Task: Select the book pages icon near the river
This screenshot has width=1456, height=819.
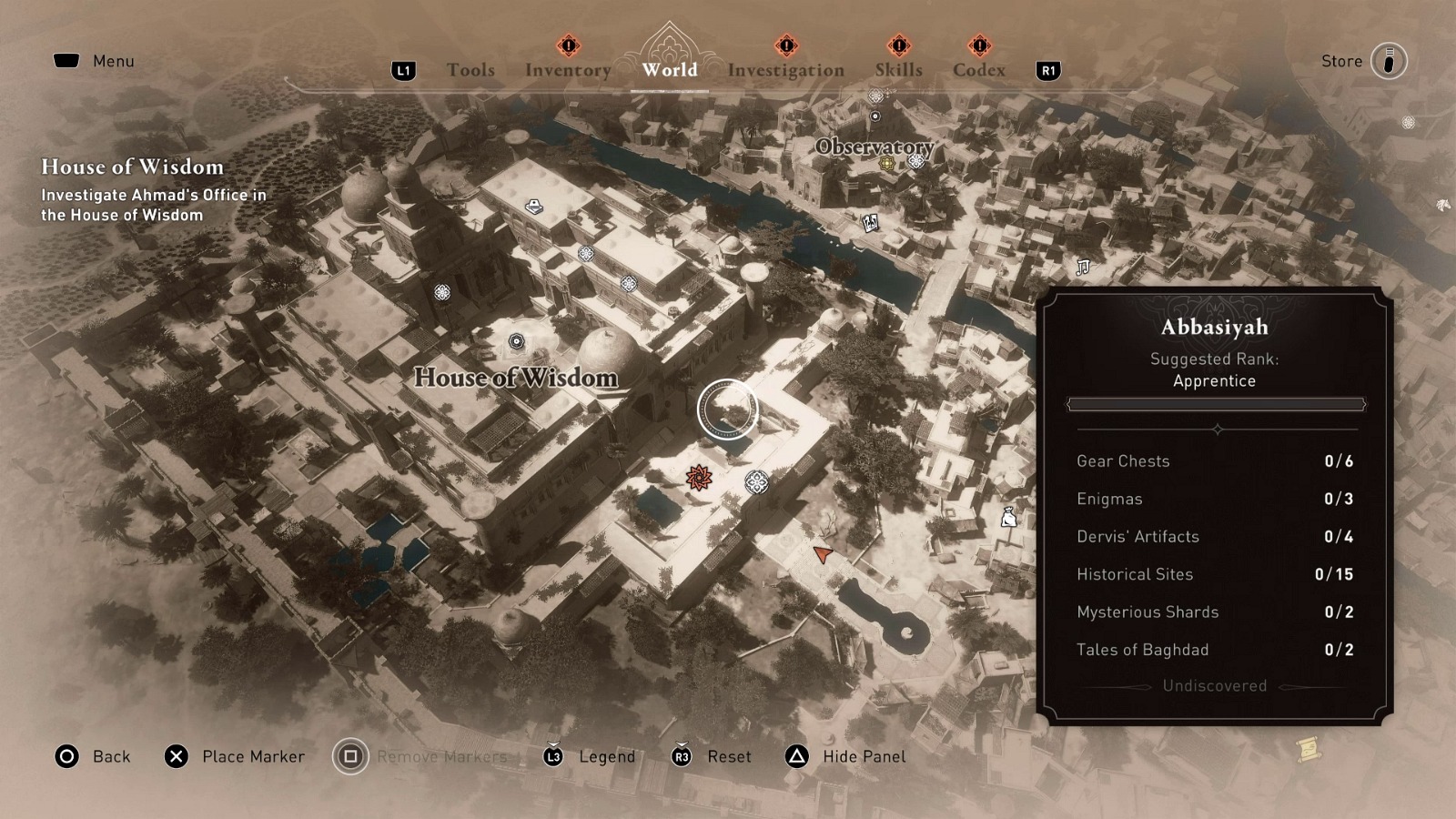Action: [x=871, y=223]
